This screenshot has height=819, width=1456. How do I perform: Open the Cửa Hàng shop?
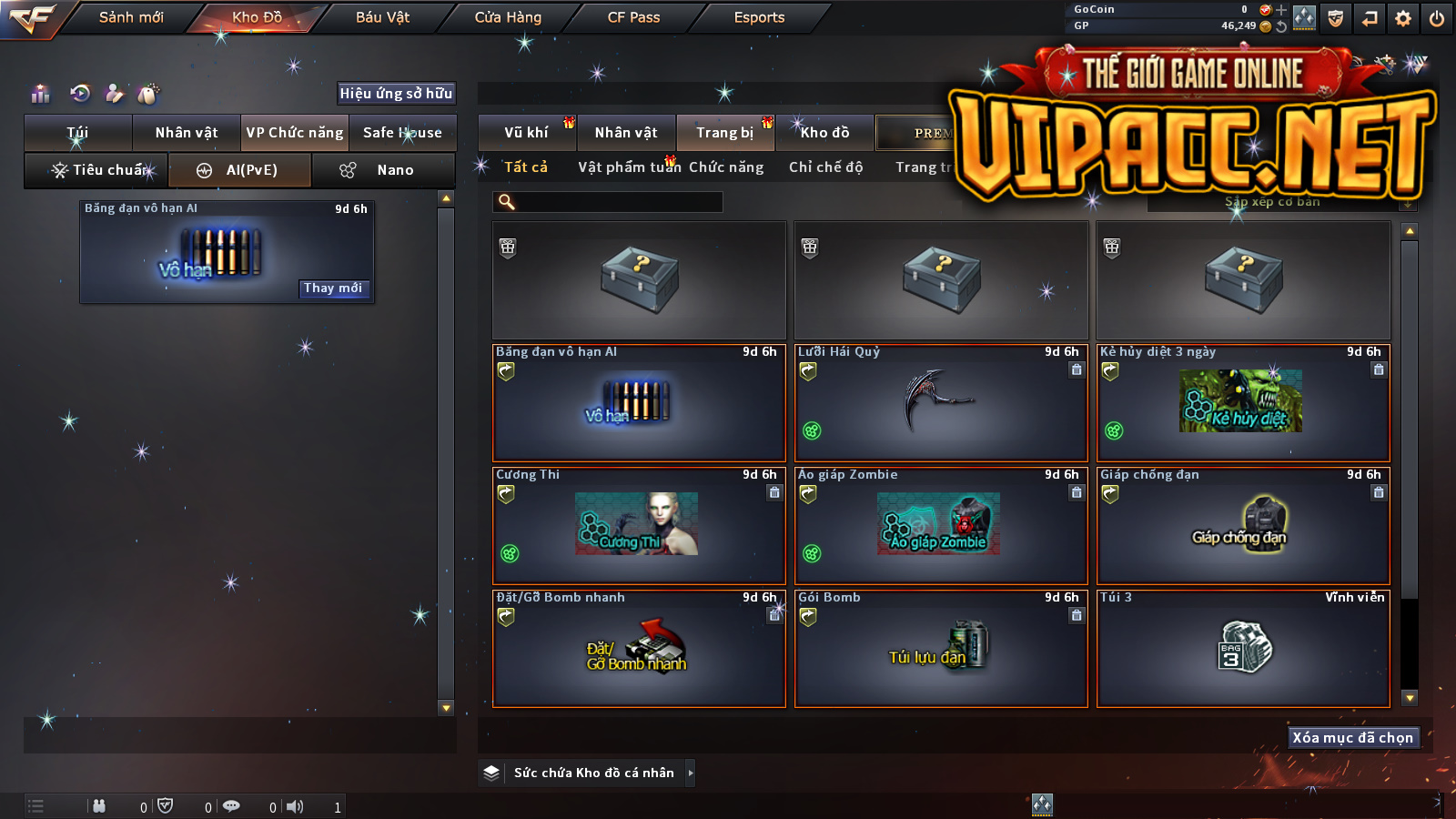click(508, 17)
